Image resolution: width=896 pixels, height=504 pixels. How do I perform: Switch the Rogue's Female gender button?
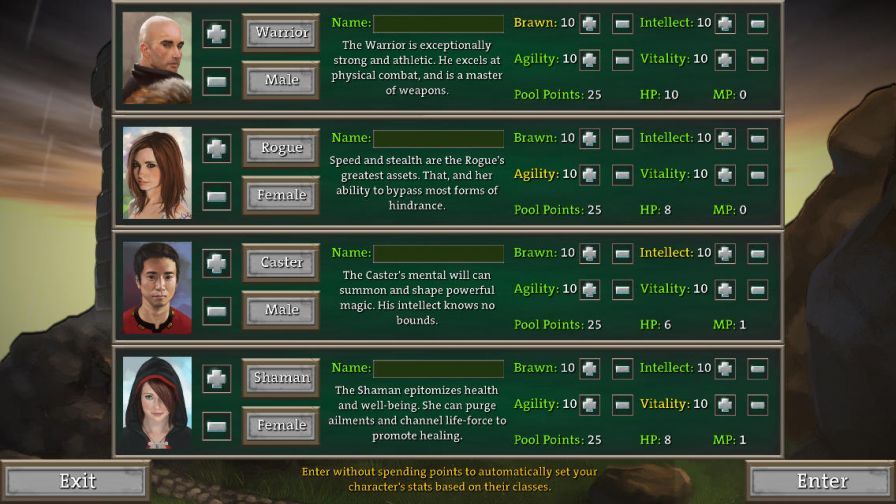pos(281,195)
